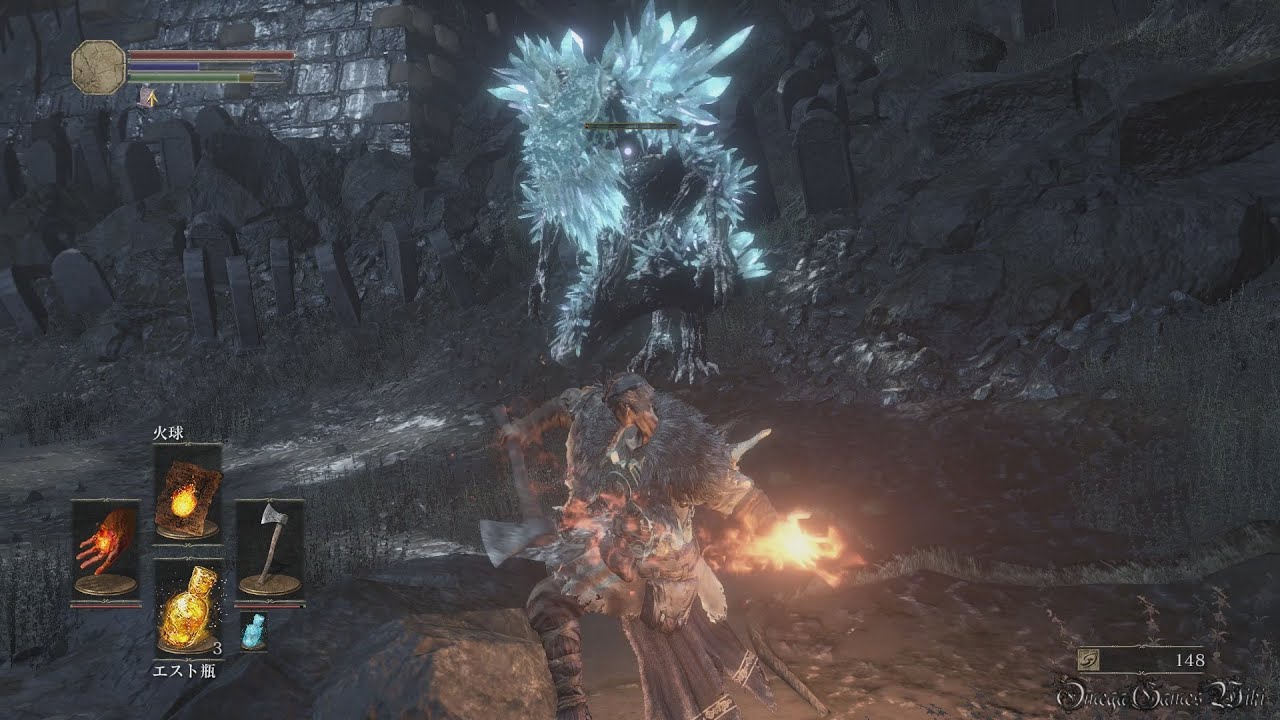Click the octagonal emblem beside the health bar
This screenshot has height=720, width=1280.
[x=99, y=68]
